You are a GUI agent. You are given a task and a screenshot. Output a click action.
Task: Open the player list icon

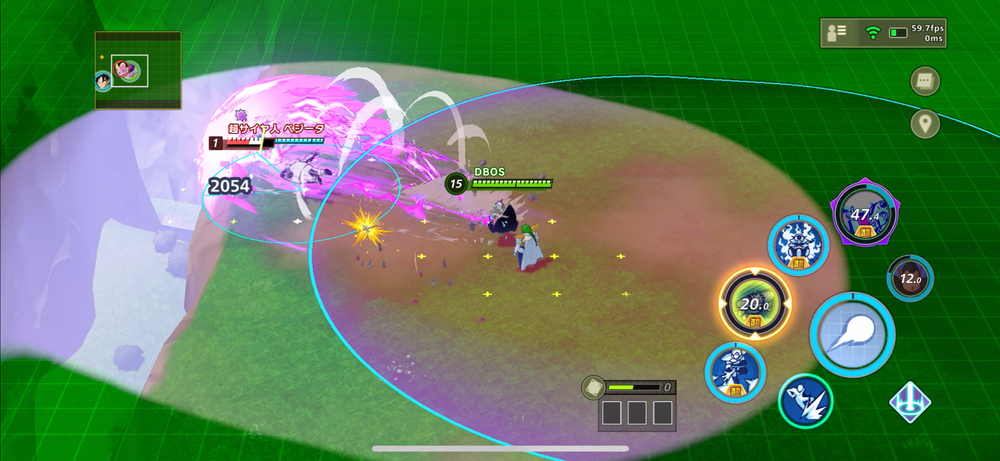pyautogui.click(x=834, y=33)
